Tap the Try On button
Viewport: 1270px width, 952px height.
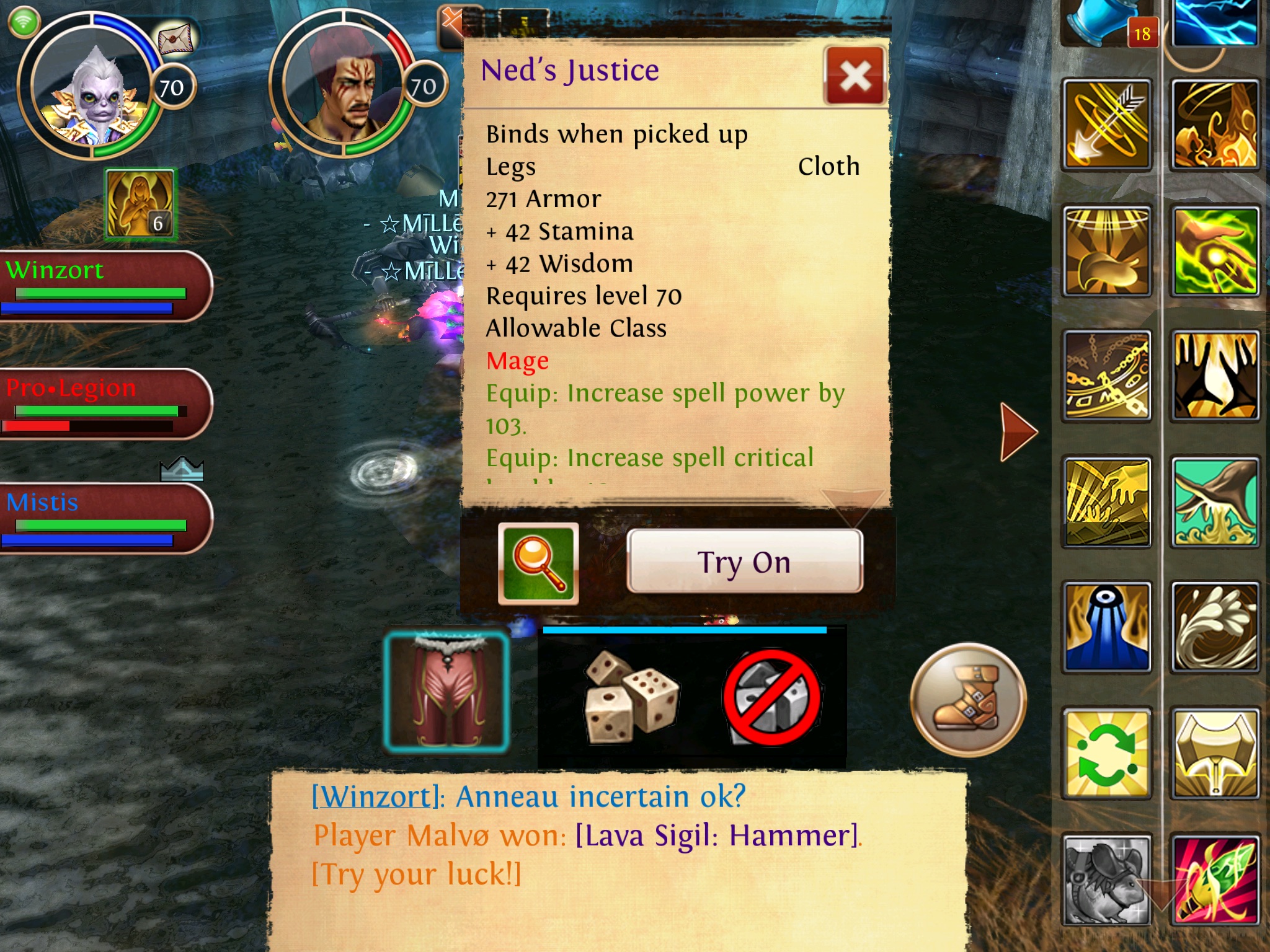click(x=744, y=562)
